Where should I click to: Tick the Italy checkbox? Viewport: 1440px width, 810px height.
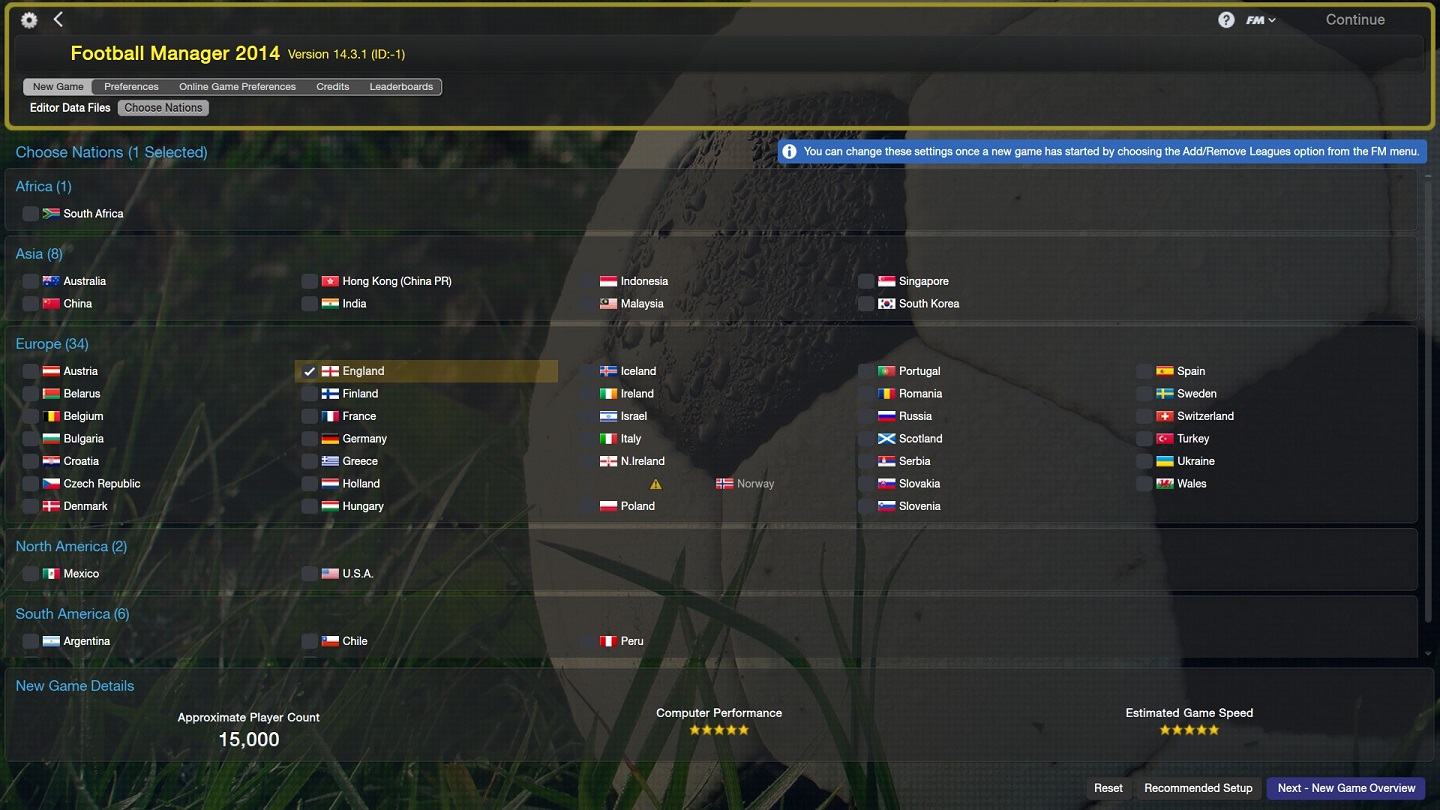point(588,439)
